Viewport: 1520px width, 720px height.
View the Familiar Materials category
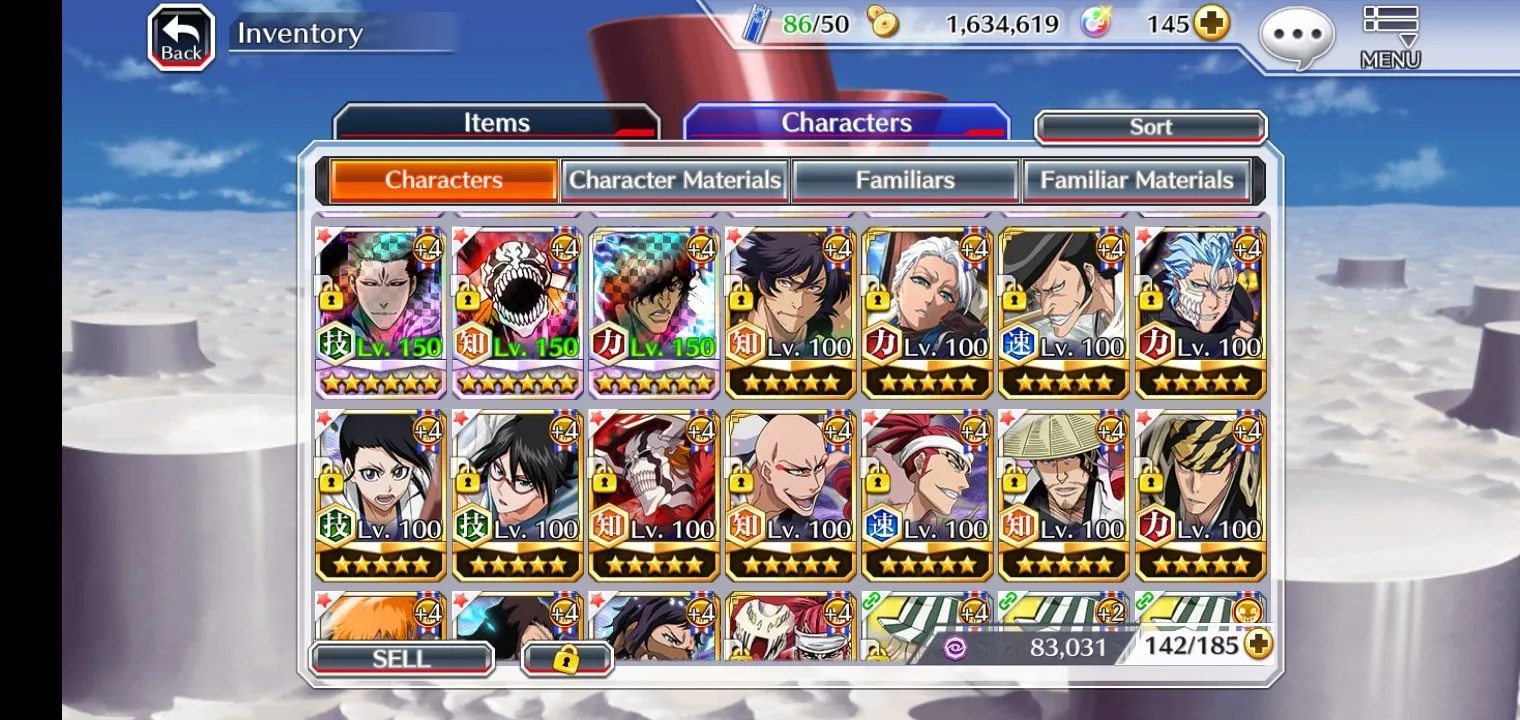coord(1137,181)
